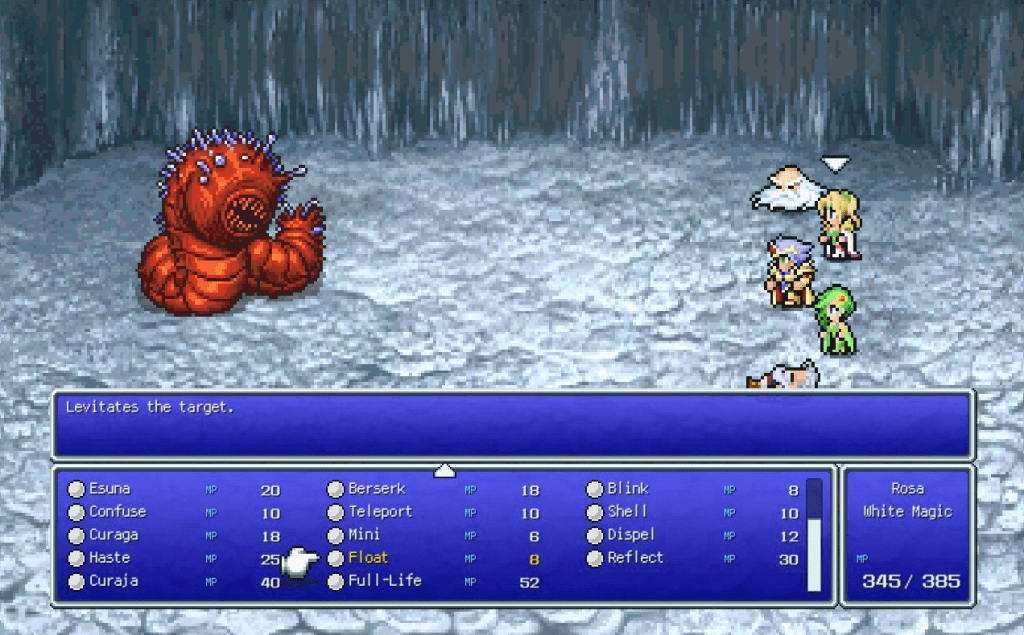
Task: Choose Dispel from the spell list
Action: tap(631, 535)
